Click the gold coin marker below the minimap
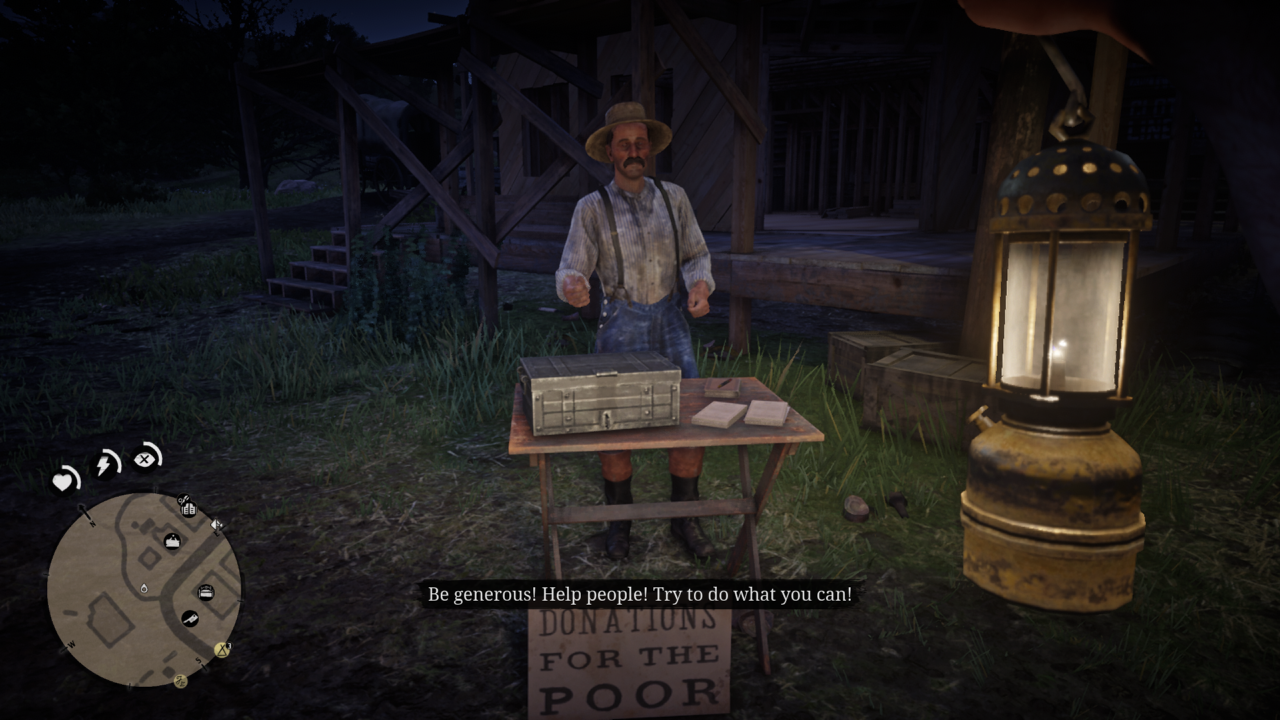The height and width of the screenshot is (720, 1280). [181, 682]
